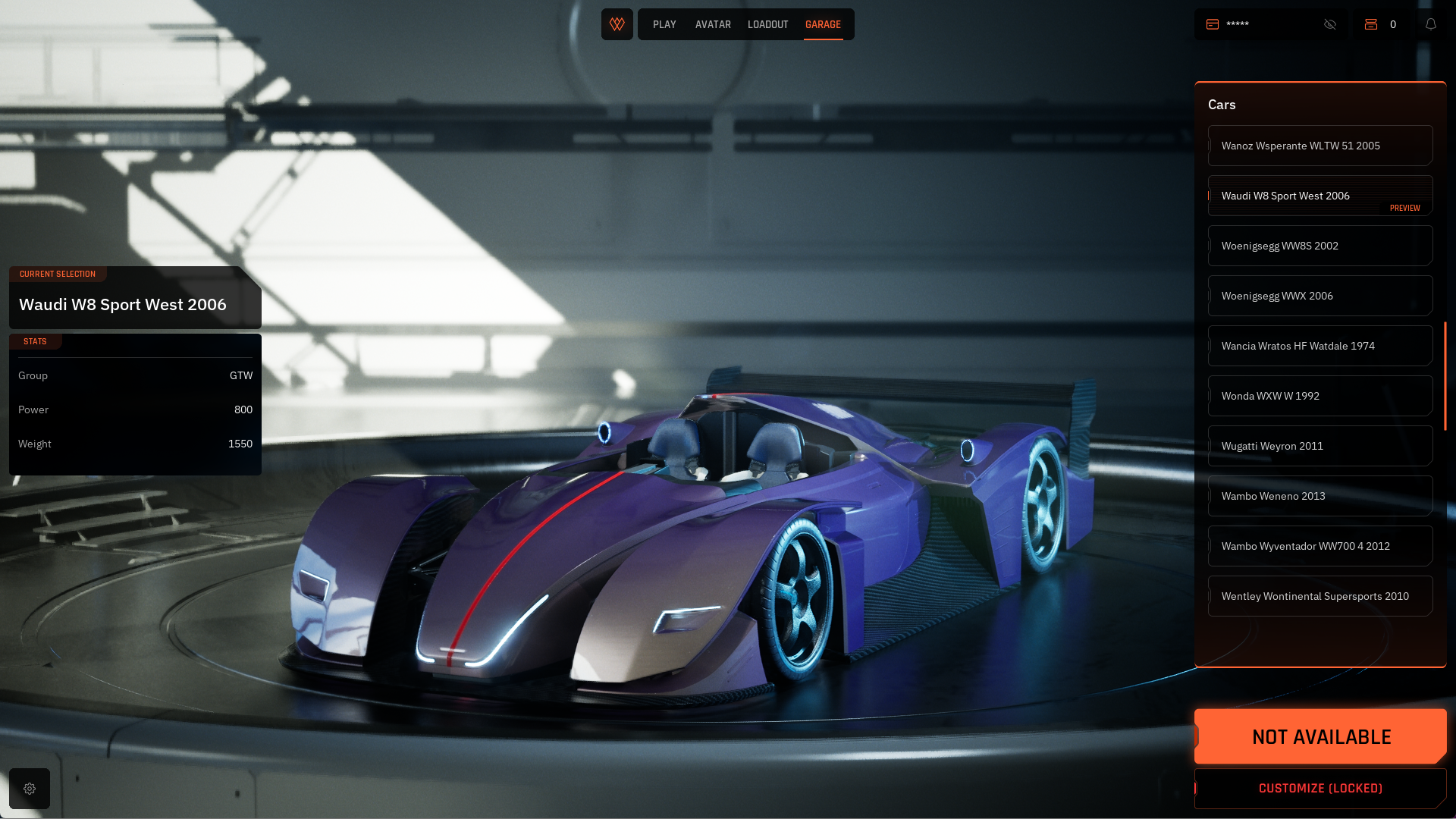The image size is (1456, 819).
Task: Click the CUSTOMIZE (LOCKED) button
Action: pos(1320,789)
